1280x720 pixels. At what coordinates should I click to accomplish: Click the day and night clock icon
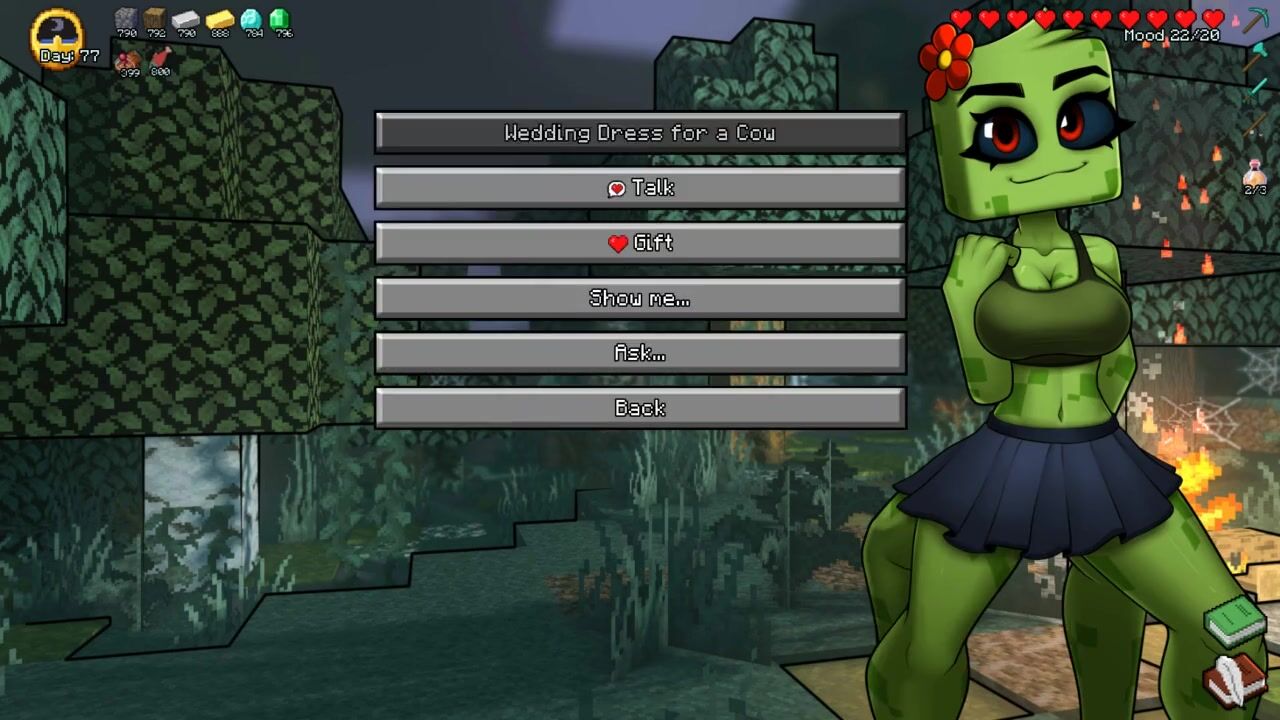[x=57, y=35]
